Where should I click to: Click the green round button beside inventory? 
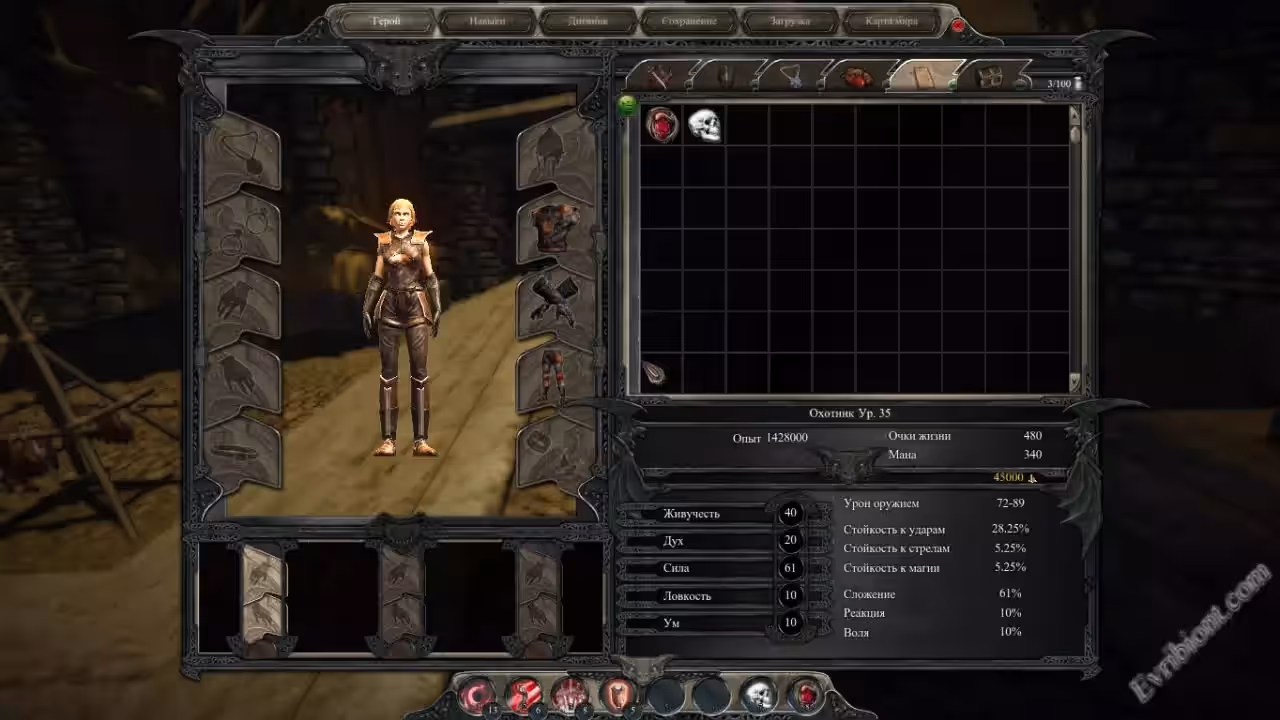[628, 105]
